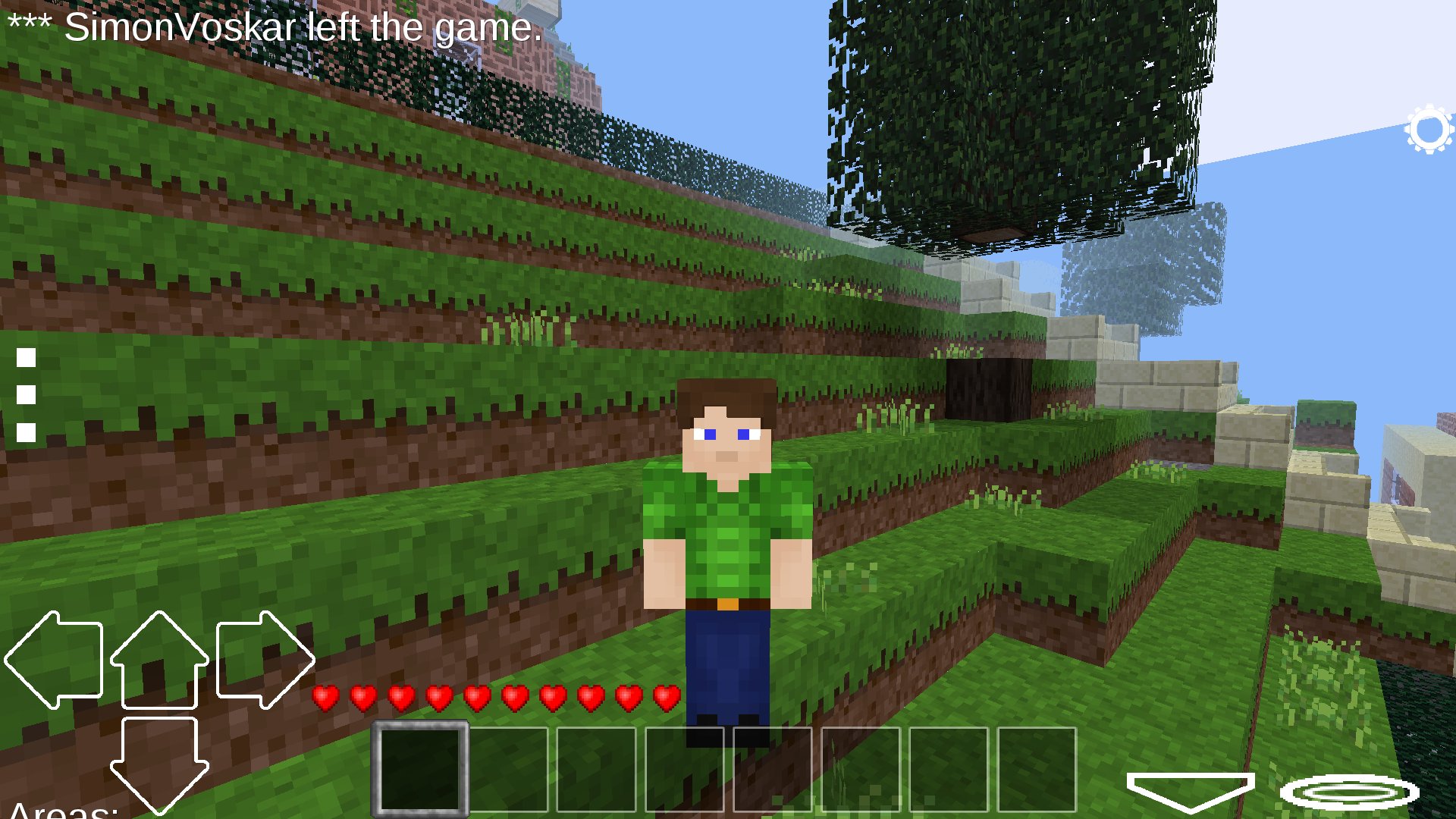Tap the lowest white square button on left edge
1456x819 pixels.
[25, 433]
